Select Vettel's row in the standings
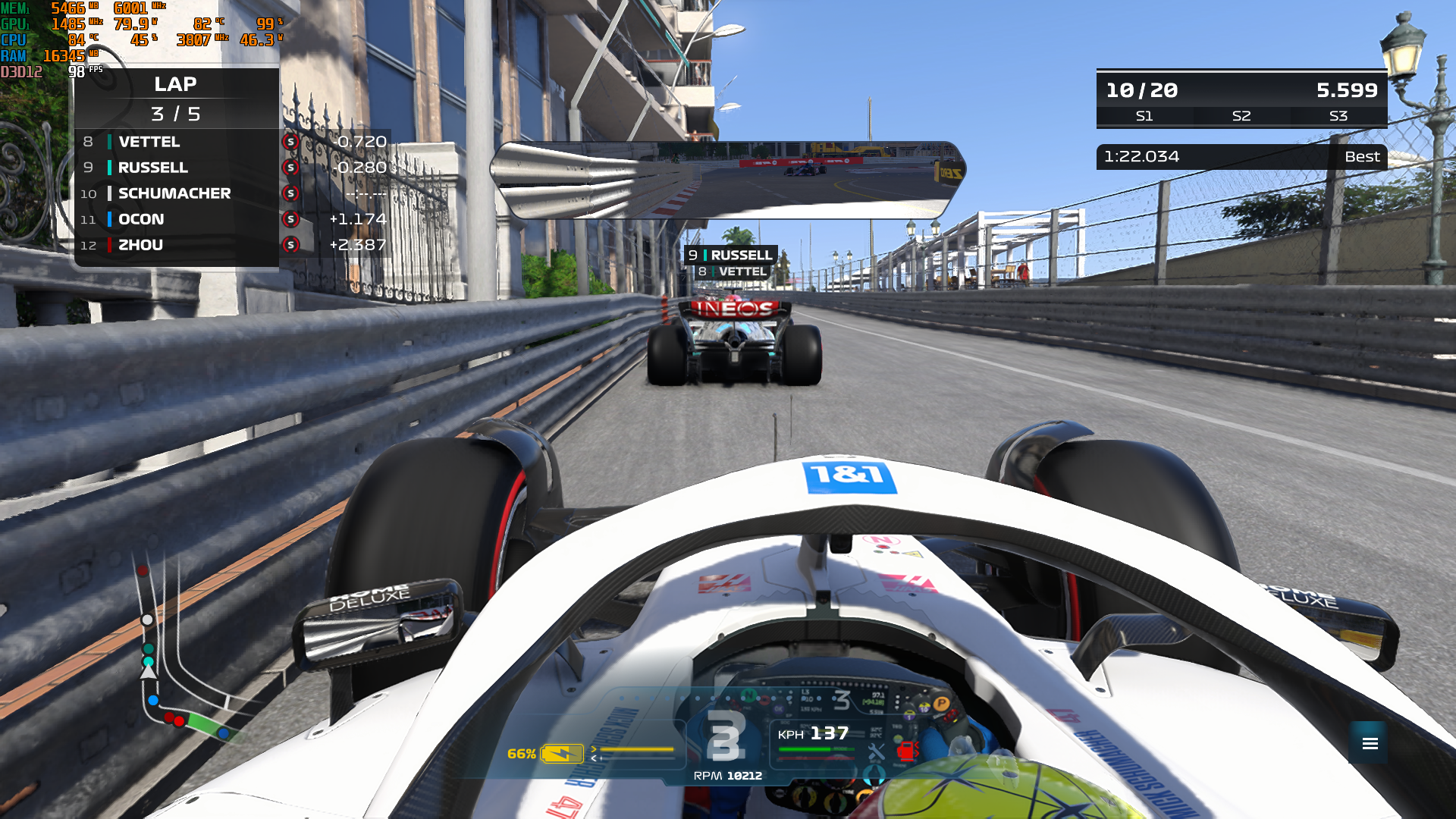Screen dimensions: 1456x819 tap(177, 142)
